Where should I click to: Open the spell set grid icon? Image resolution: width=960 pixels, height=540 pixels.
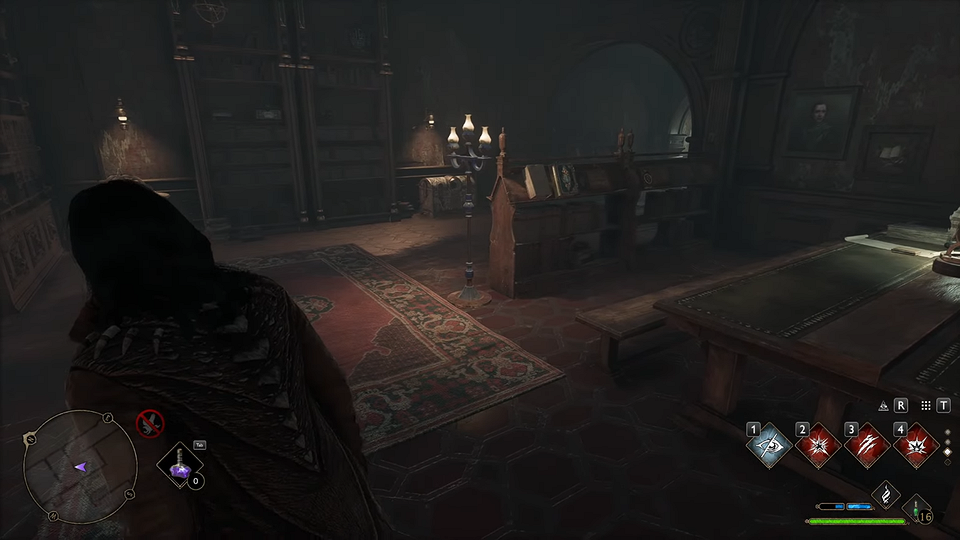click(x=926, y=406)
